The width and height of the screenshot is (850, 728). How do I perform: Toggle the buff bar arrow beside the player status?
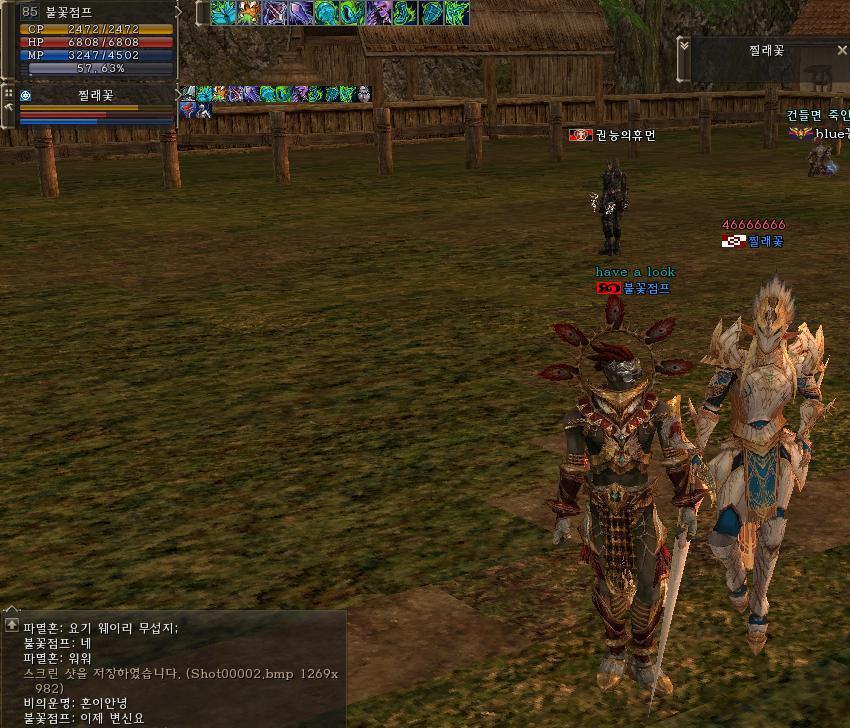click(179, 12)
